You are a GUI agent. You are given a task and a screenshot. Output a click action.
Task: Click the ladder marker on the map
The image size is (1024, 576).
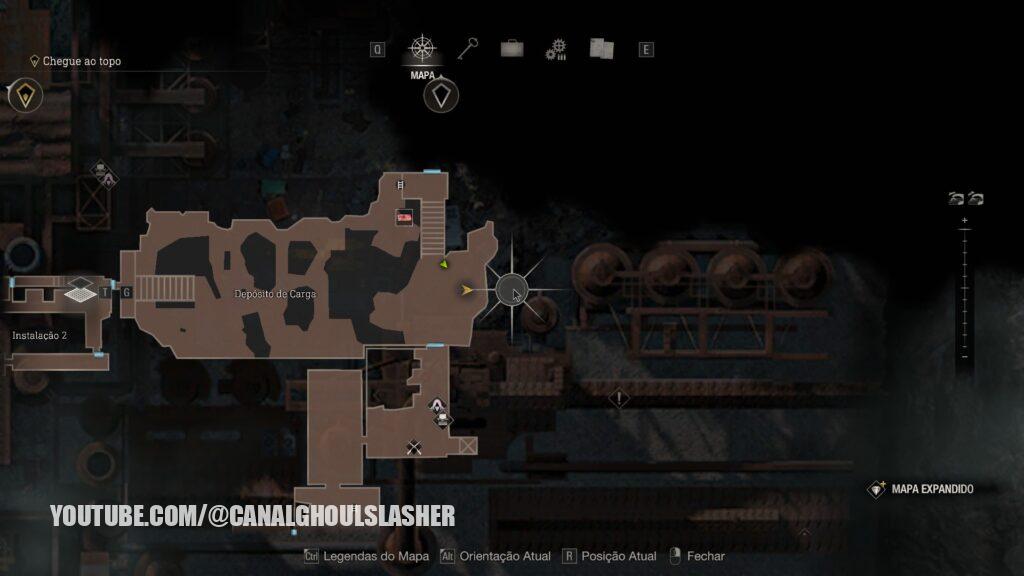[x=402, y=185]
